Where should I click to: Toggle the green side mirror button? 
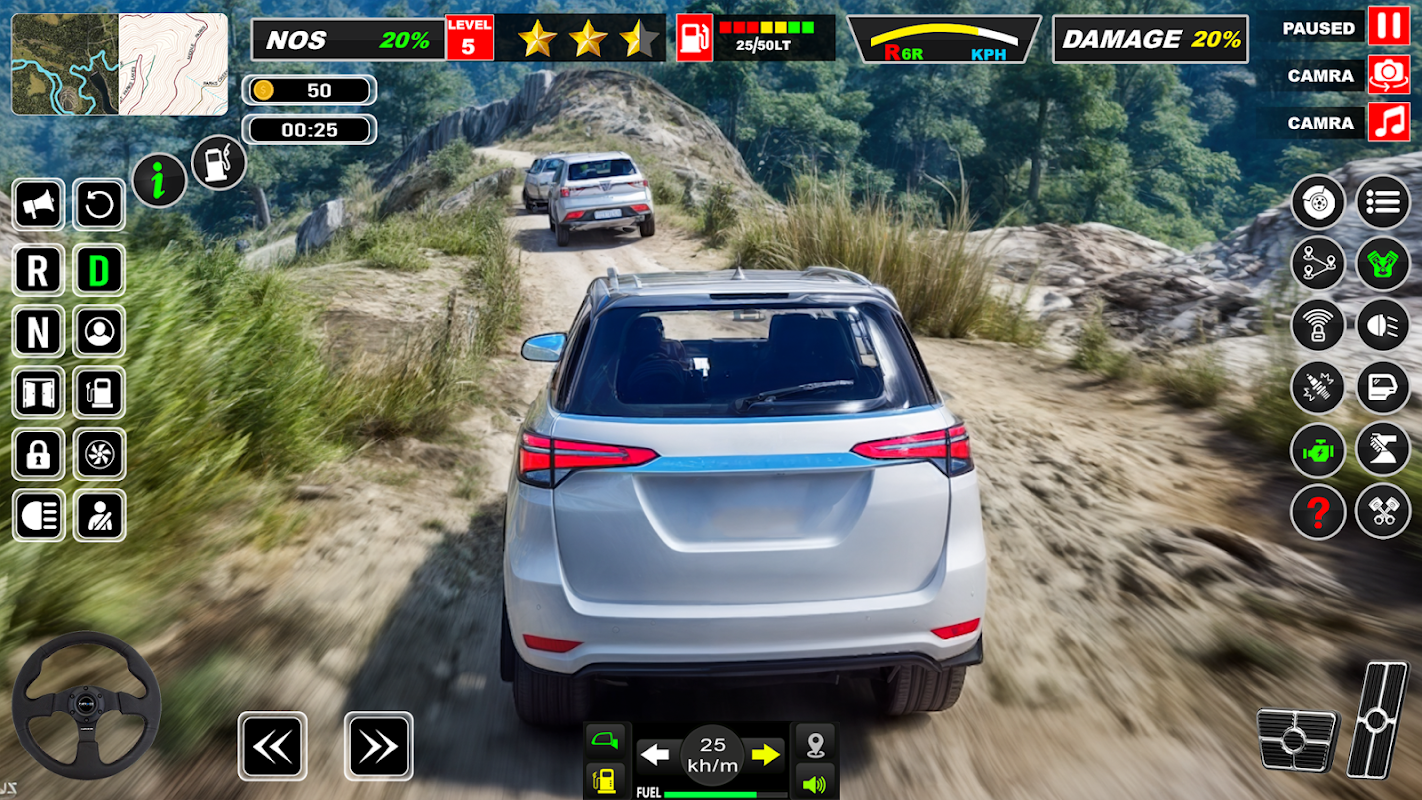point(606,742)
